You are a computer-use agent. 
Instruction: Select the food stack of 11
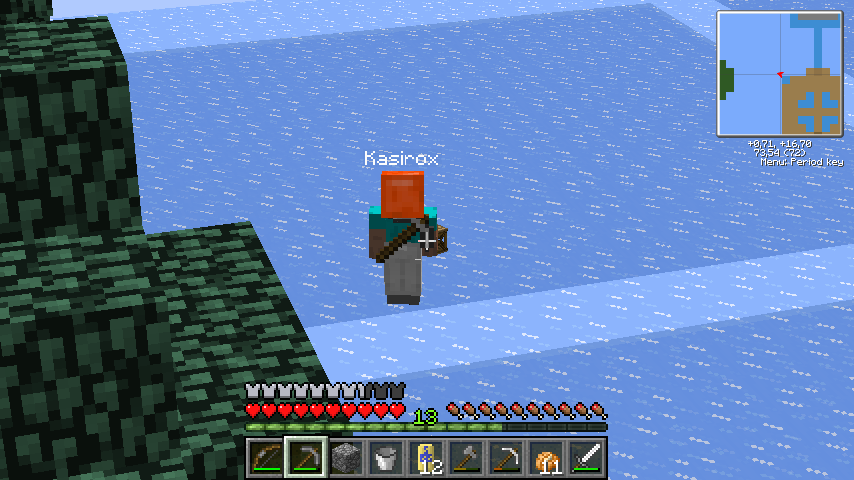point(545,459)
